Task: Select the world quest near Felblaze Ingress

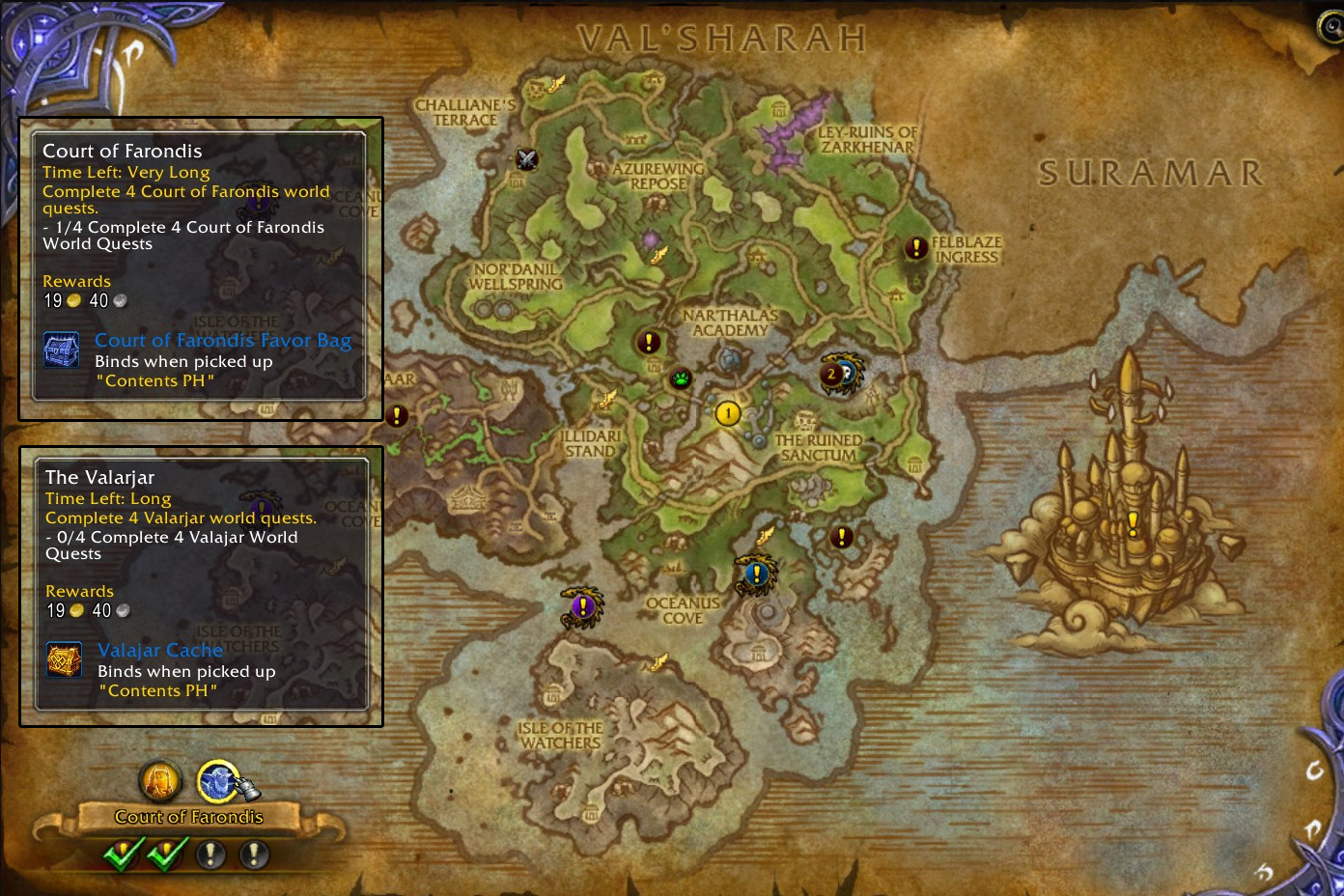Action: click(x=915, y=248)
